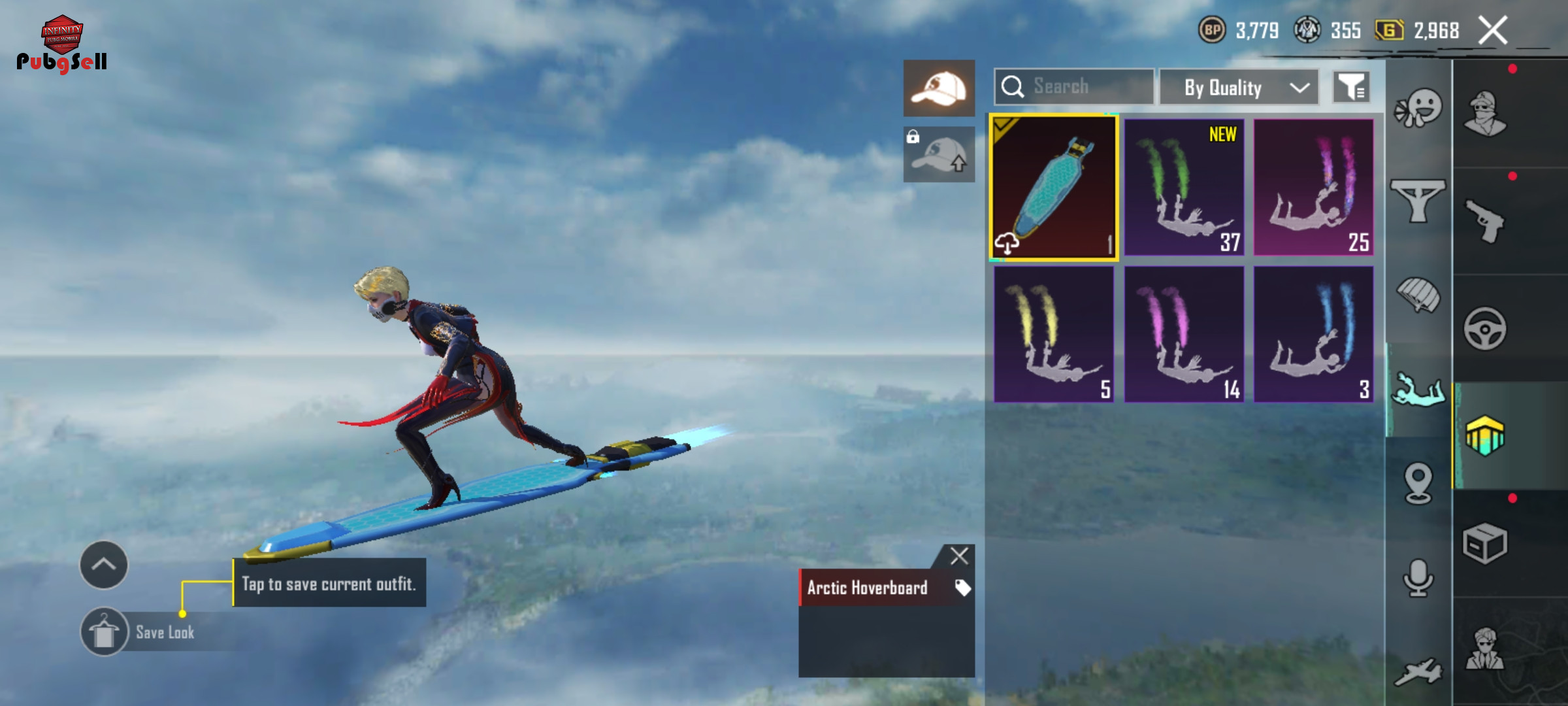Pick the blue smoke trail slot

coord(1313,334)
